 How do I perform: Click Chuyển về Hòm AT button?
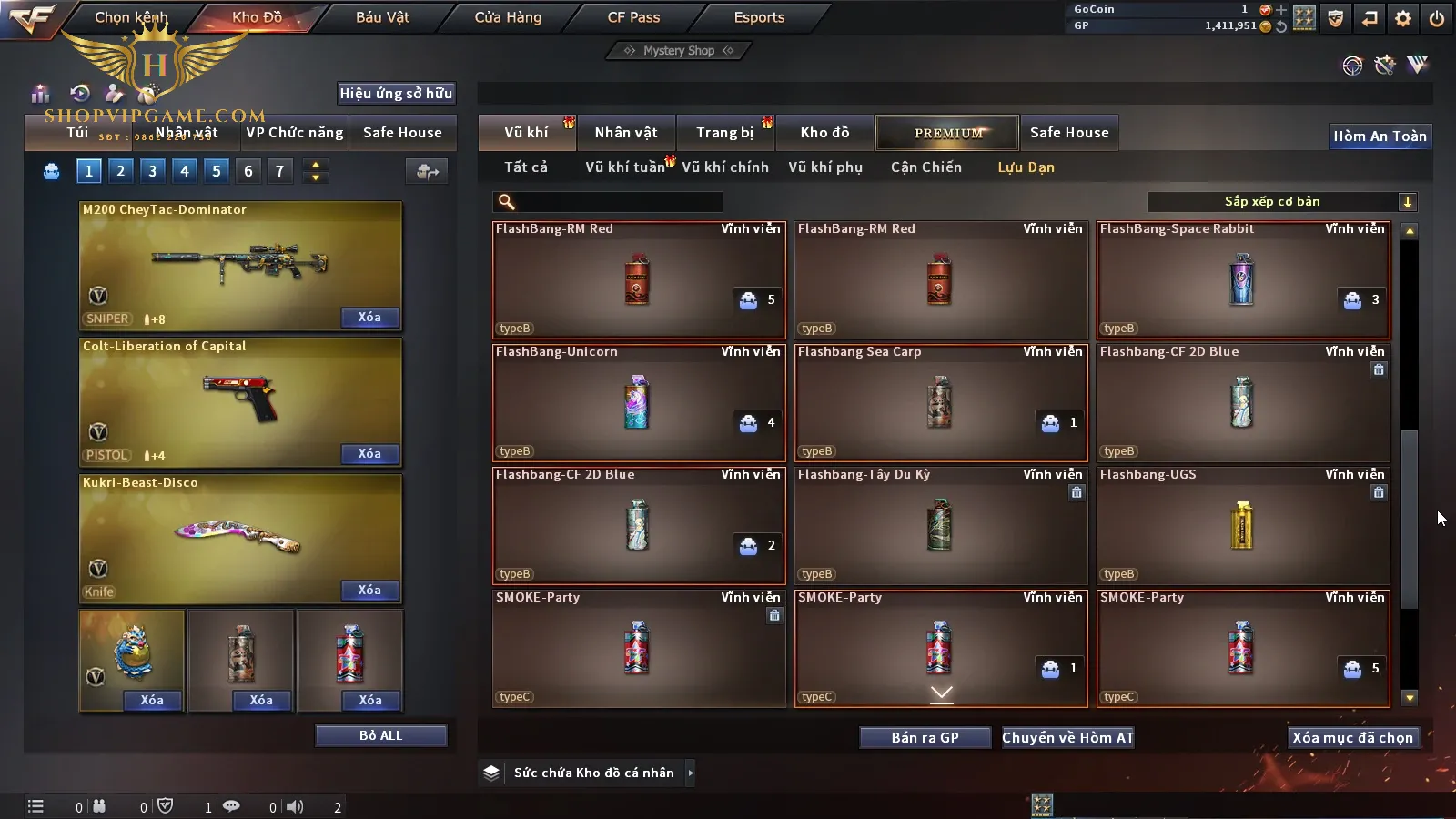(x=1067, y=737)
